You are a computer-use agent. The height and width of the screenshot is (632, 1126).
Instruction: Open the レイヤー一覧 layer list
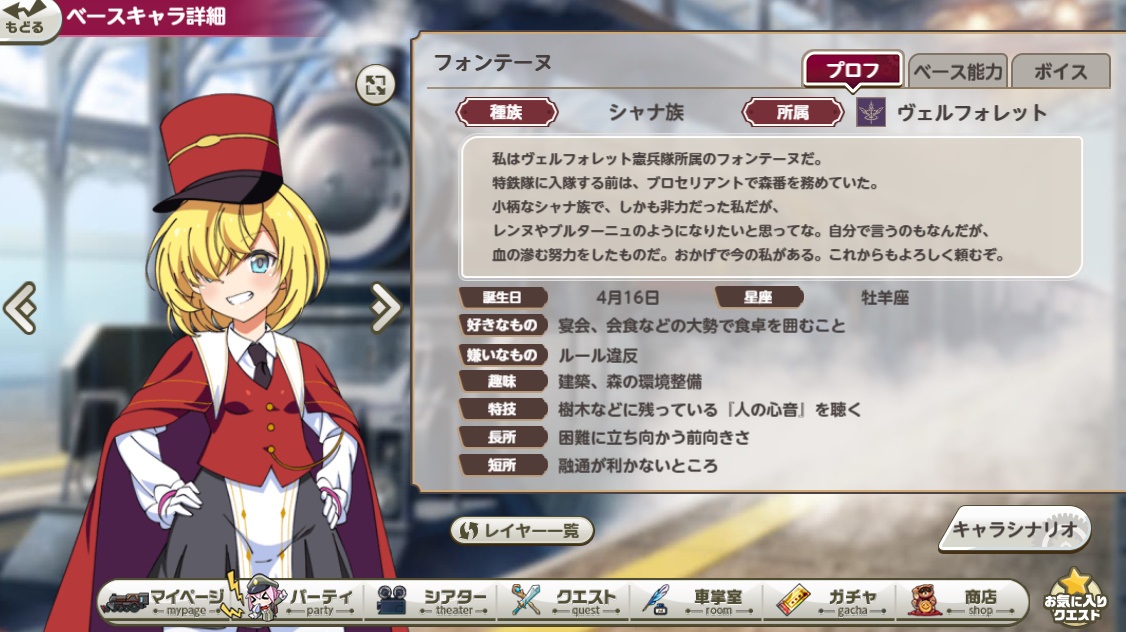coord(522,531)
